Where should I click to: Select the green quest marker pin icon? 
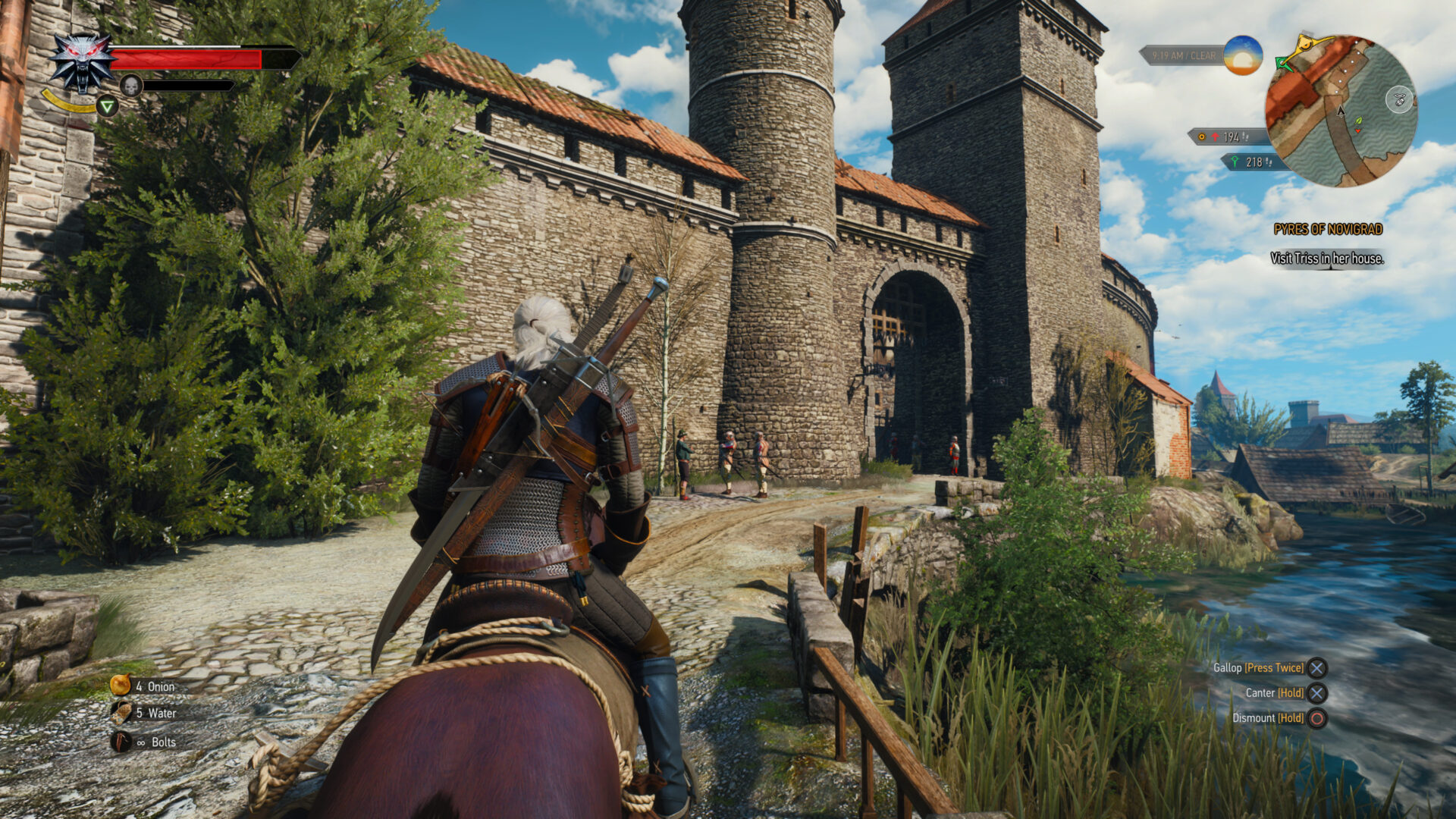pyautogui.click(x=1235, y=162)
